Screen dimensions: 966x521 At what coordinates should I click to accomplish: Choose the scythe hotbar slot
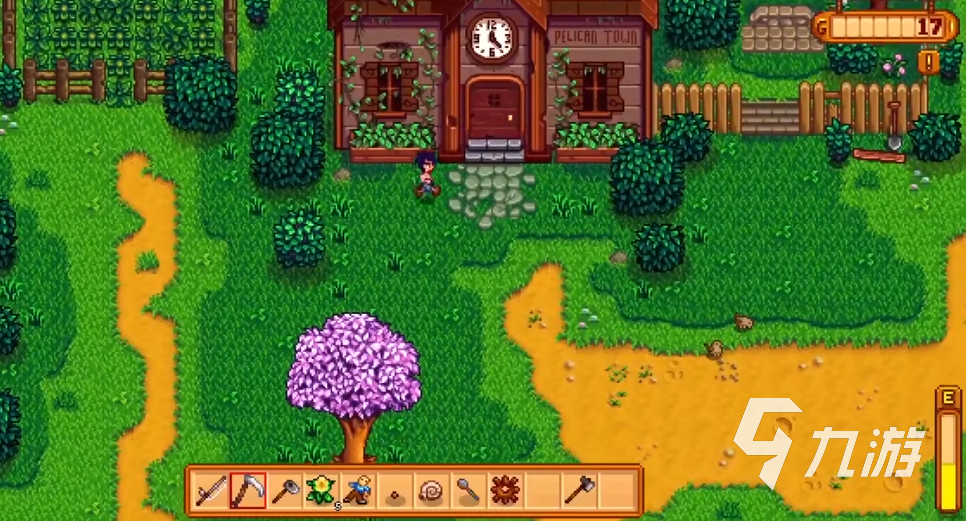pyautogui.click(x=247, y=490)
